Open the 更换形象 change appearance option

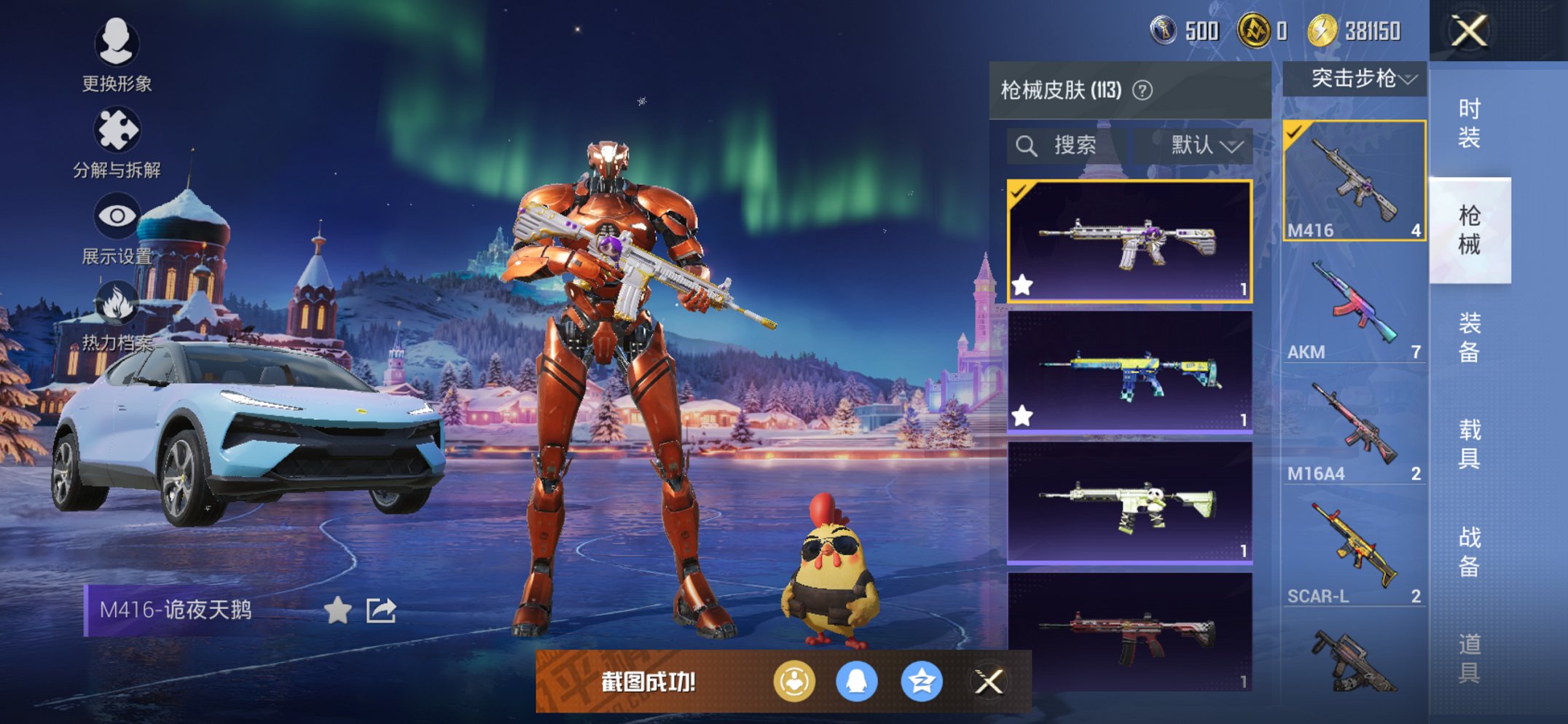click(117, 44)
